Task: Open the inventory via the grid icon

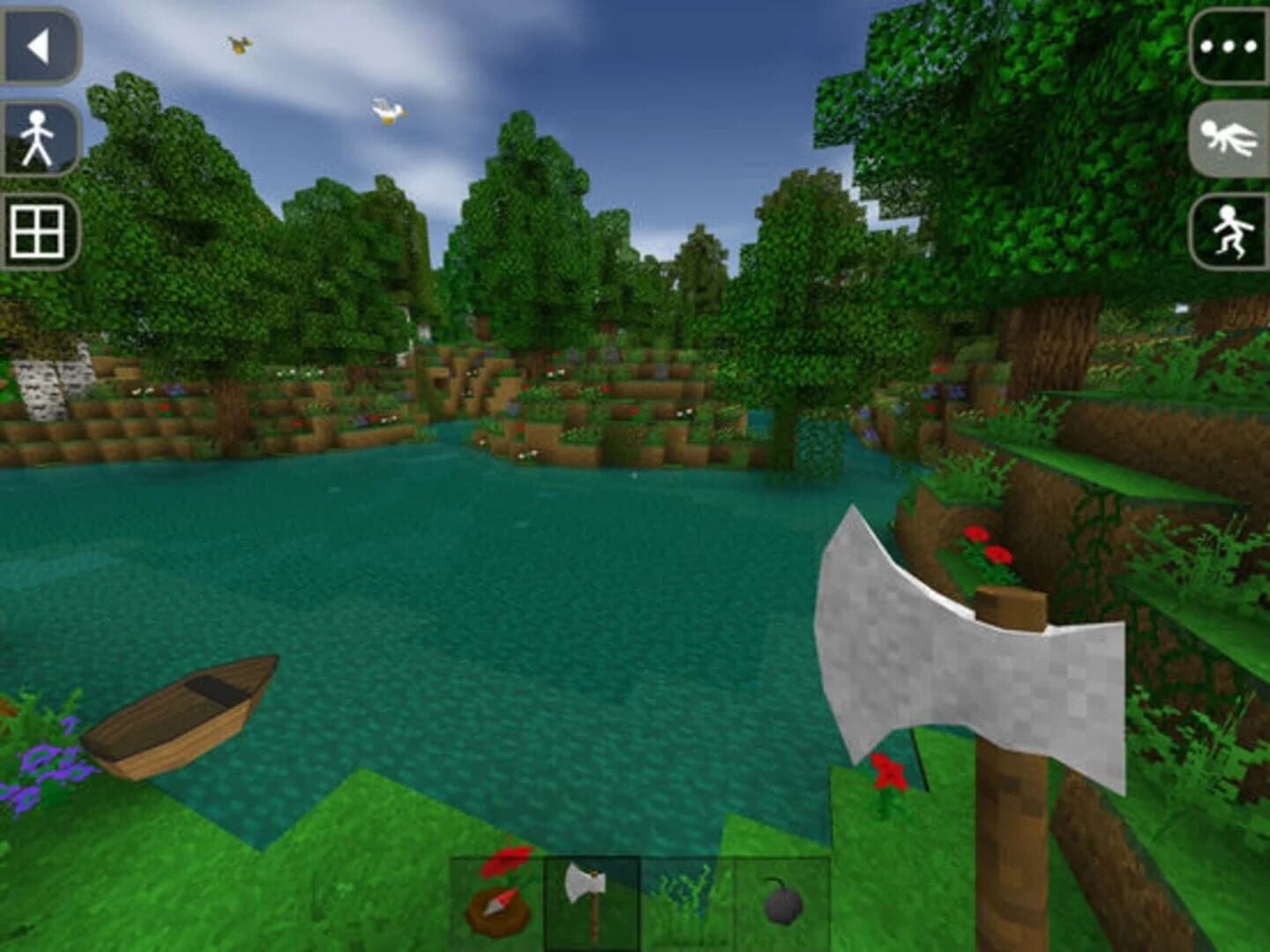Action: point(35,231)
